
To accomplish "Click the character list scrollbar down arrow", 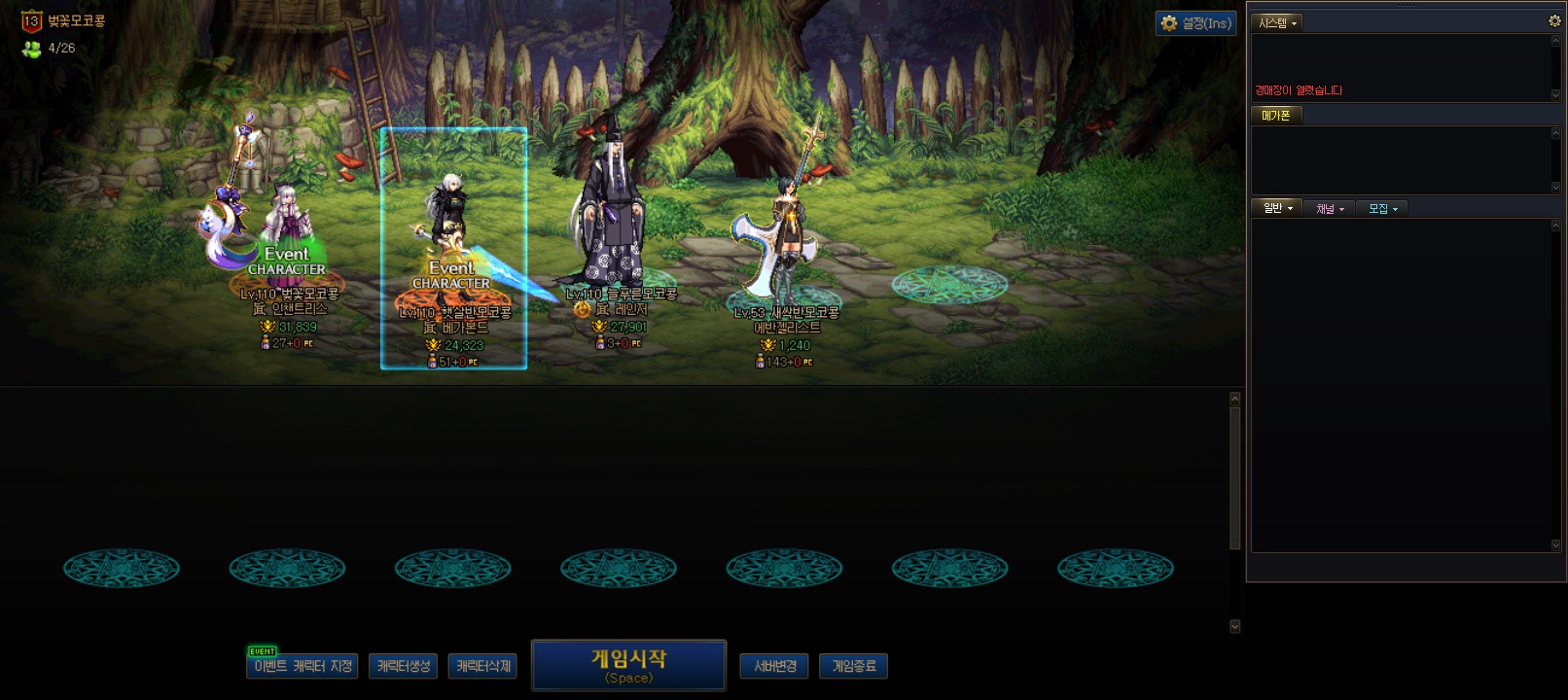I will coord(1235,626).
